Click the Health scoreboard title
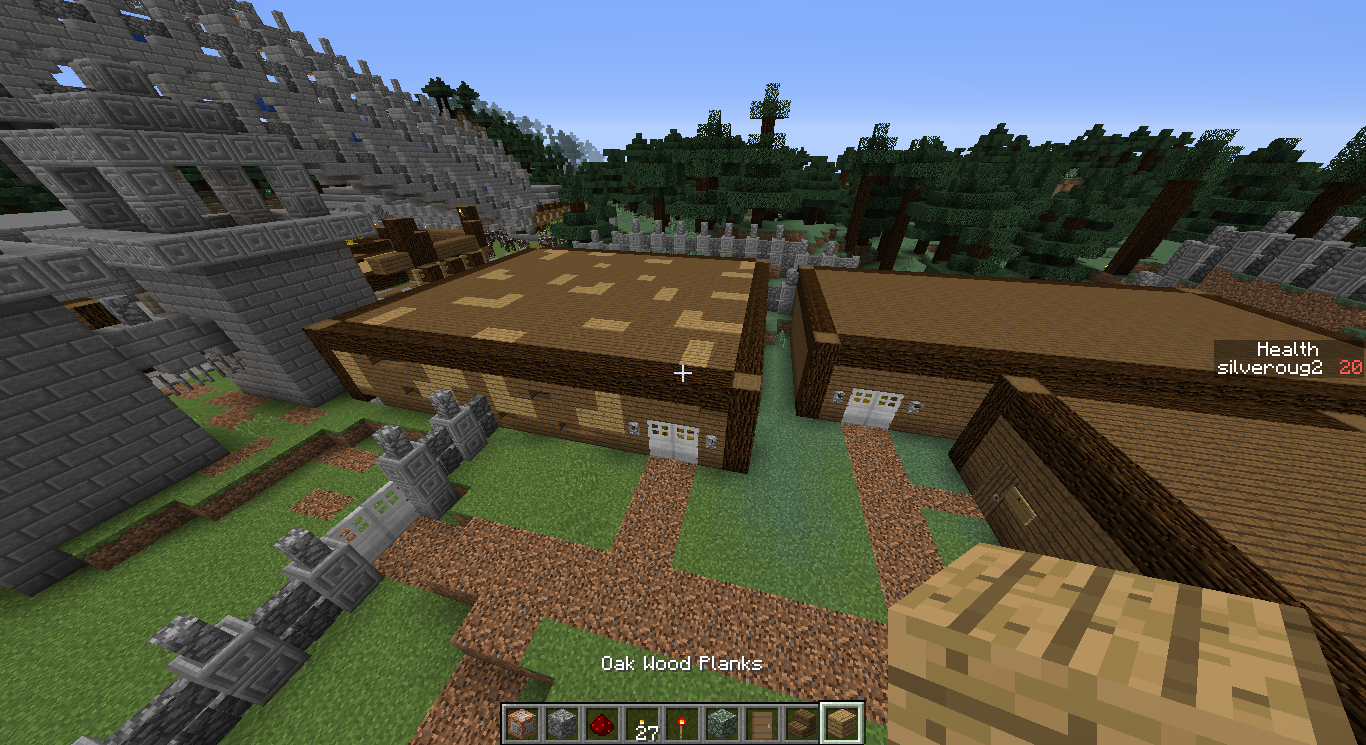The width and height of the screenshot is (1366, 745). click(x=1289, y=349)
